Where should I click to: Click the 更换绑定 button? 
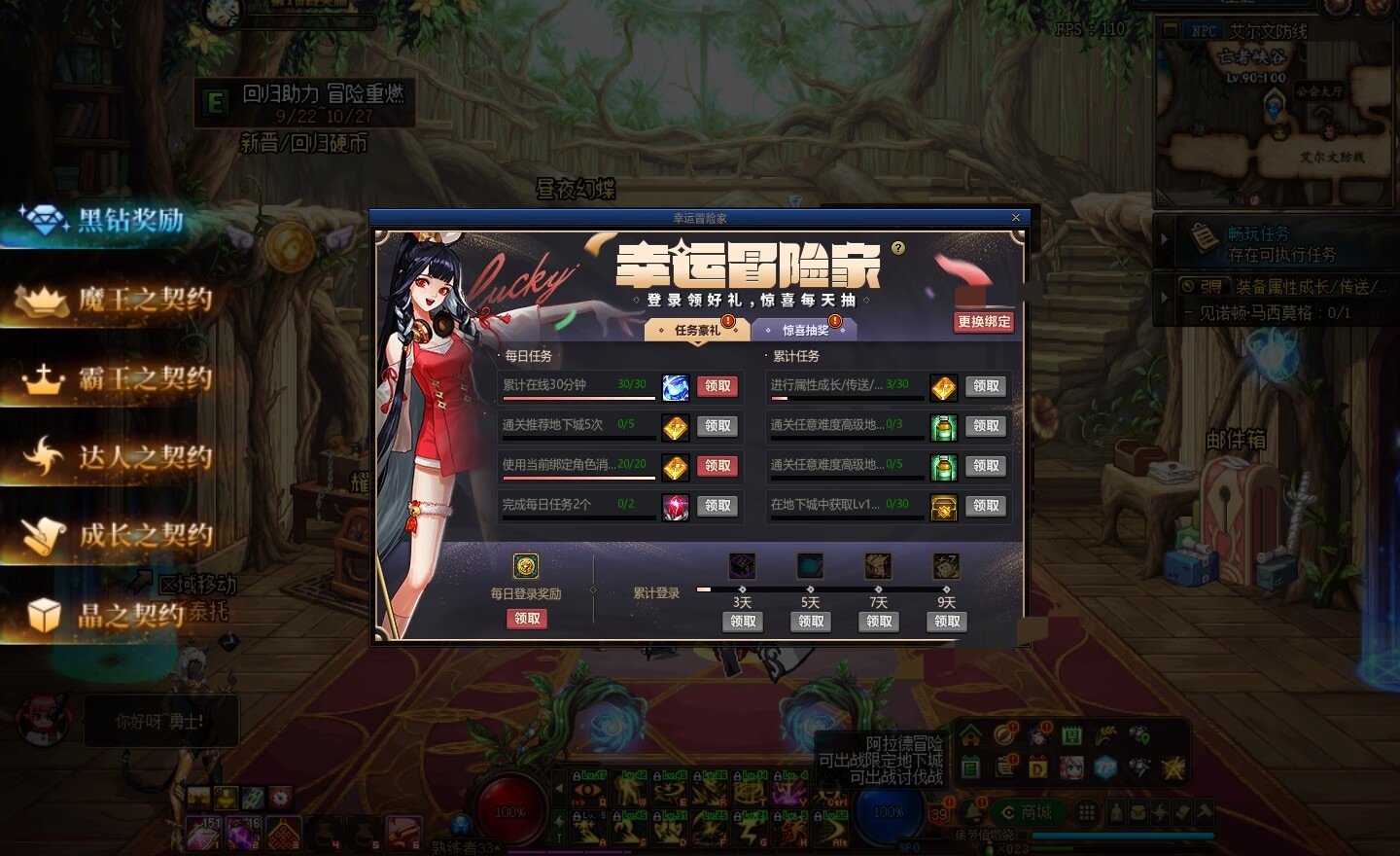(984, 321)
